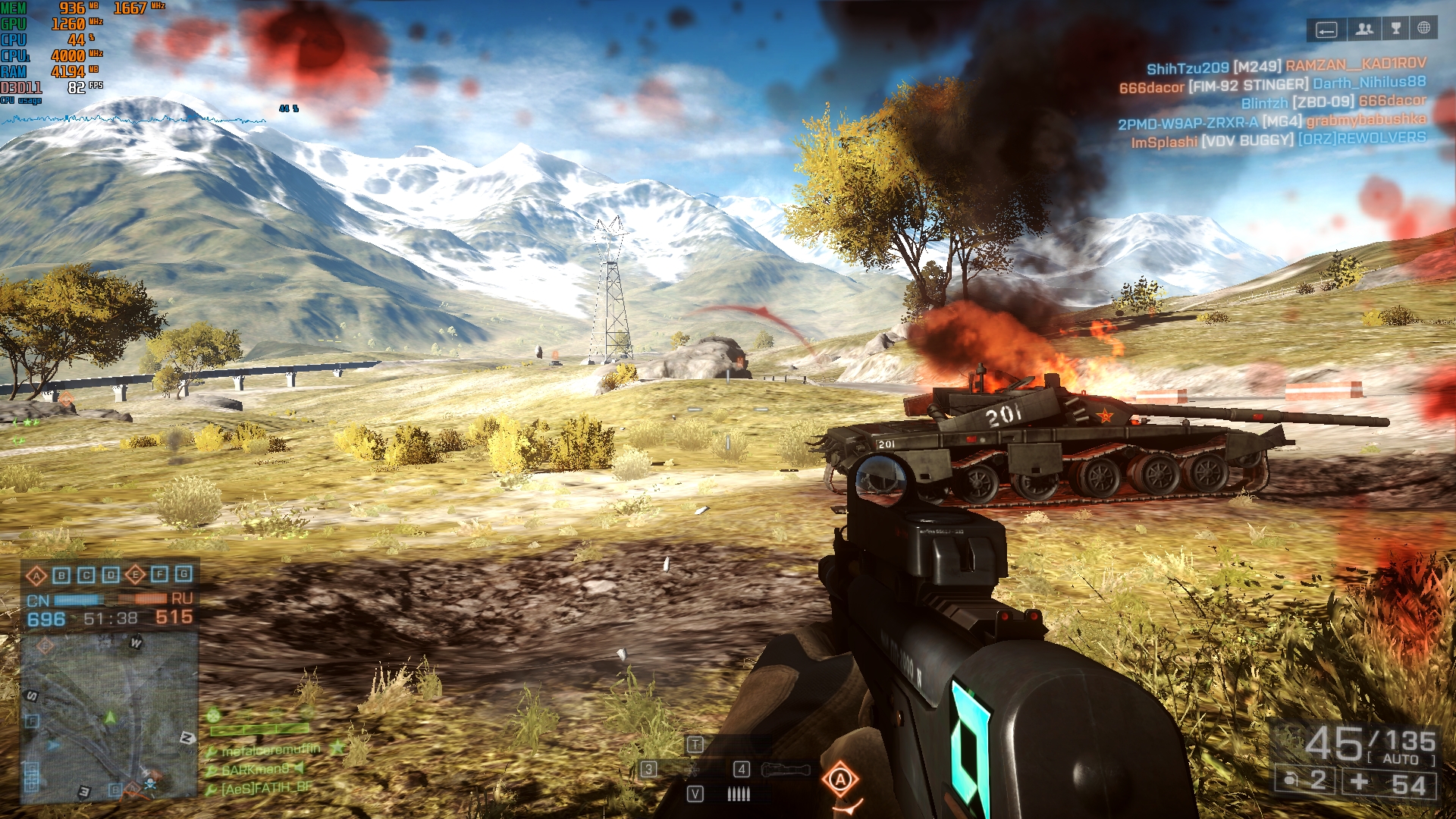Select the trophy icon in the top-right bar
This screenshot has width=1456, height=819.
click(x=1395, y=29)
